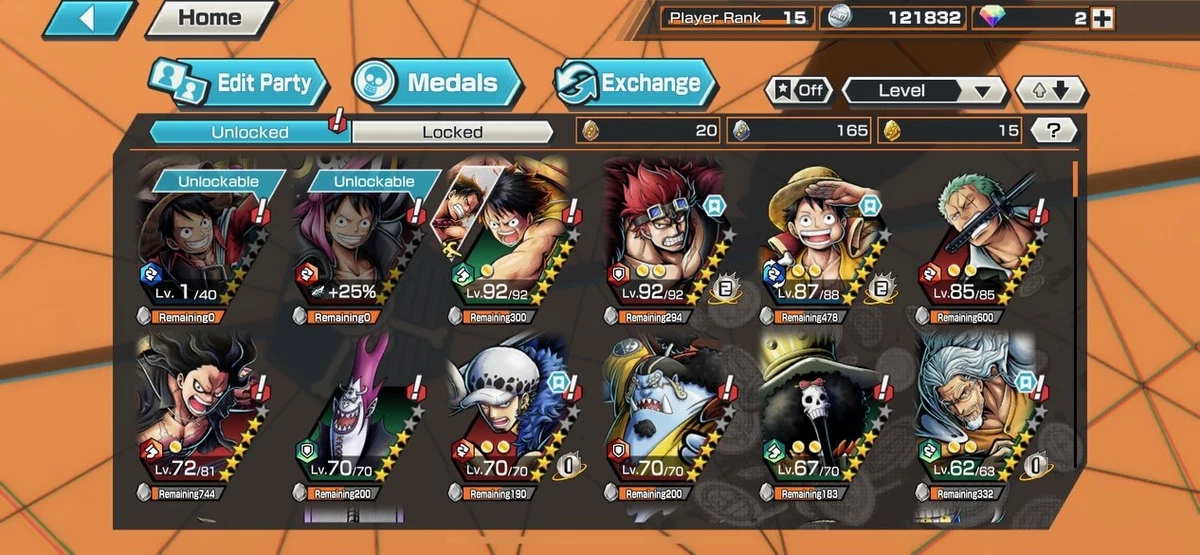This screenshot has height=555, width=1200.
Task: Return to the Home screen
Action: pyautogui.click(x=211, y=17)
